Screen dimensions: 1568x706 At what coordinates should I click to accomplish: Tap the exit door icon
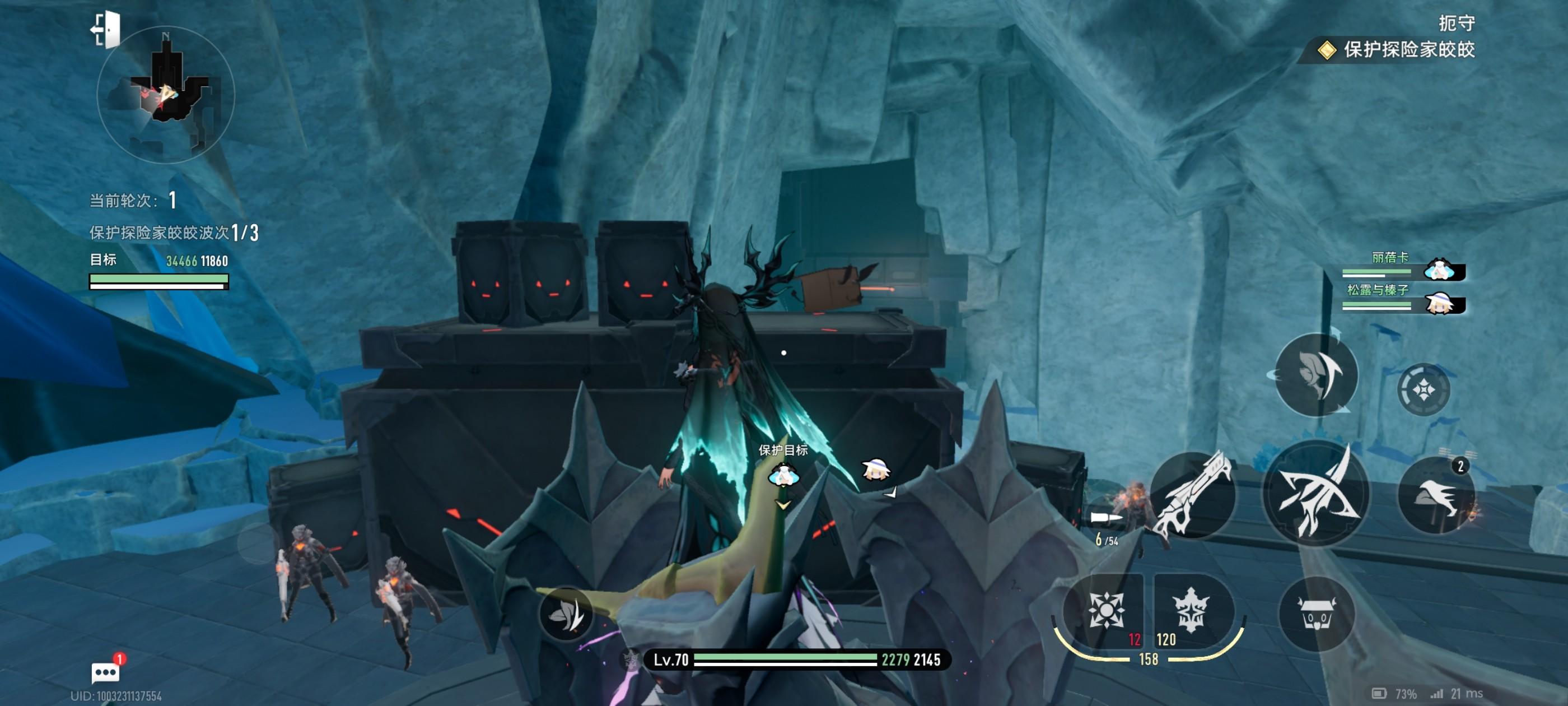[106, 29]
